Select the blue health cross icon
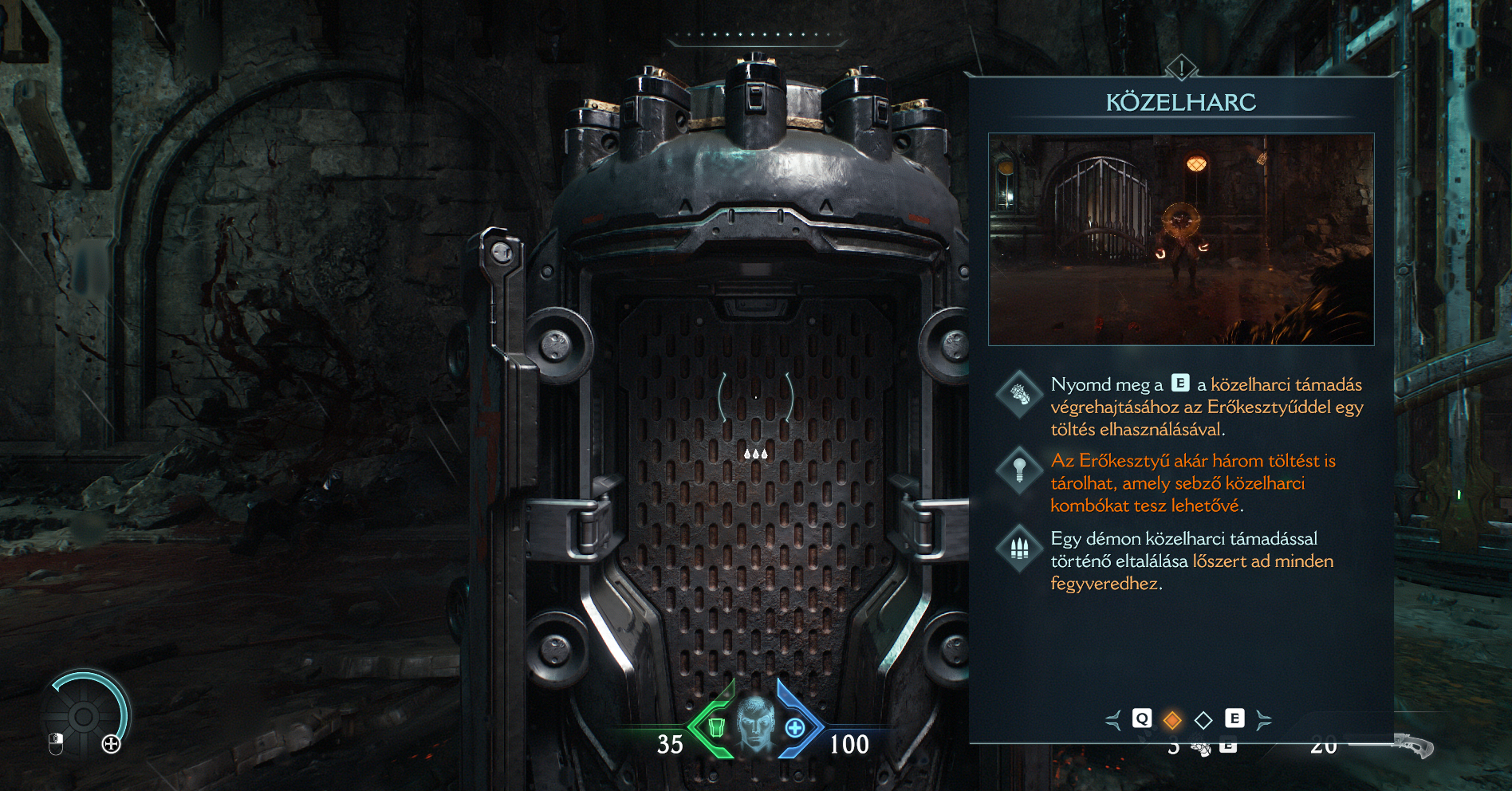This screenshot has height=791, width=1512. (795, 727)
